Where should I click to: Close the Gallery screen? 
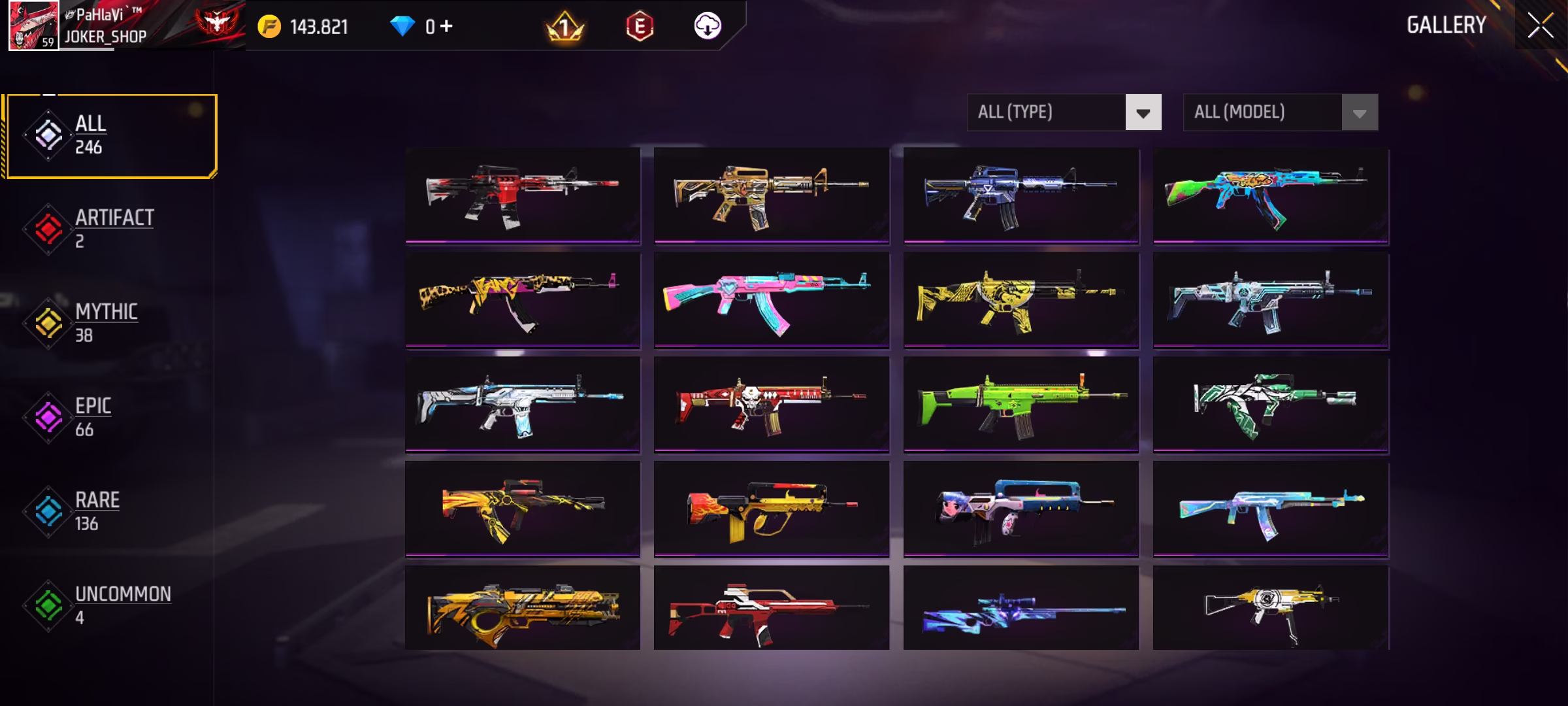point(1540,26)
